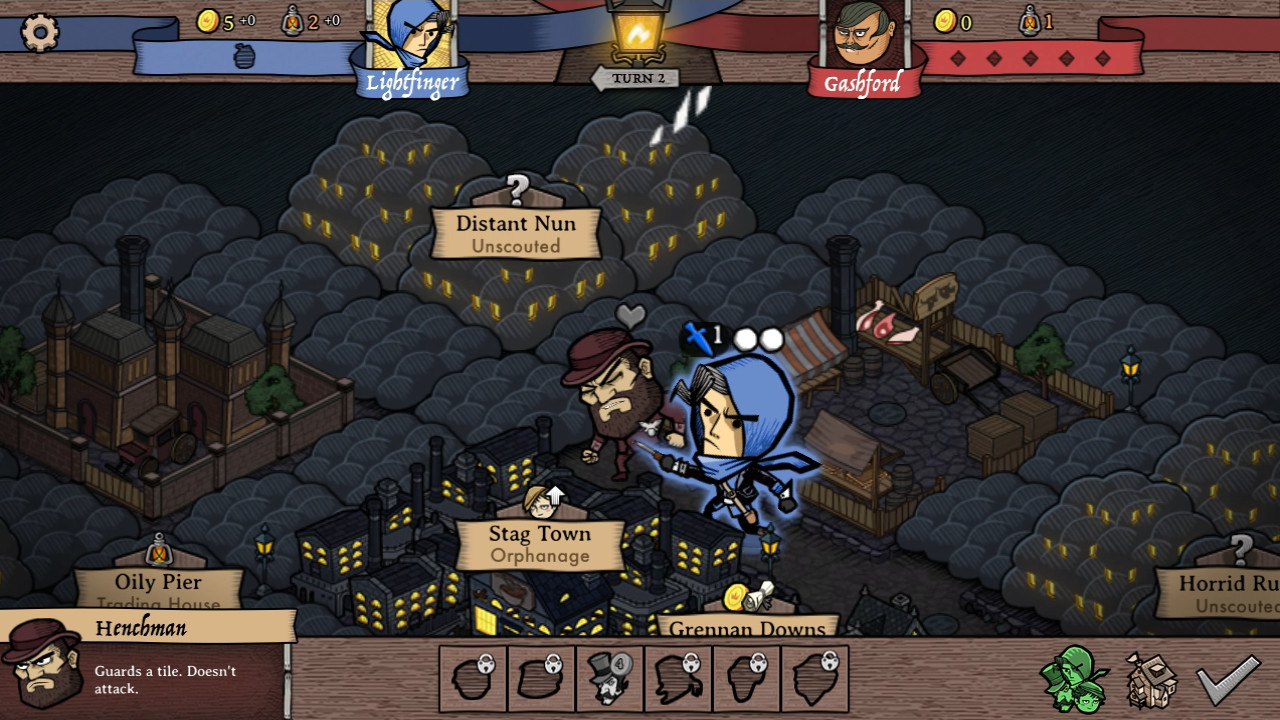Select the Grennan Downs district
Image resolution: width=1280 pixels, height=720 pixels.
(x=746, y=630)
